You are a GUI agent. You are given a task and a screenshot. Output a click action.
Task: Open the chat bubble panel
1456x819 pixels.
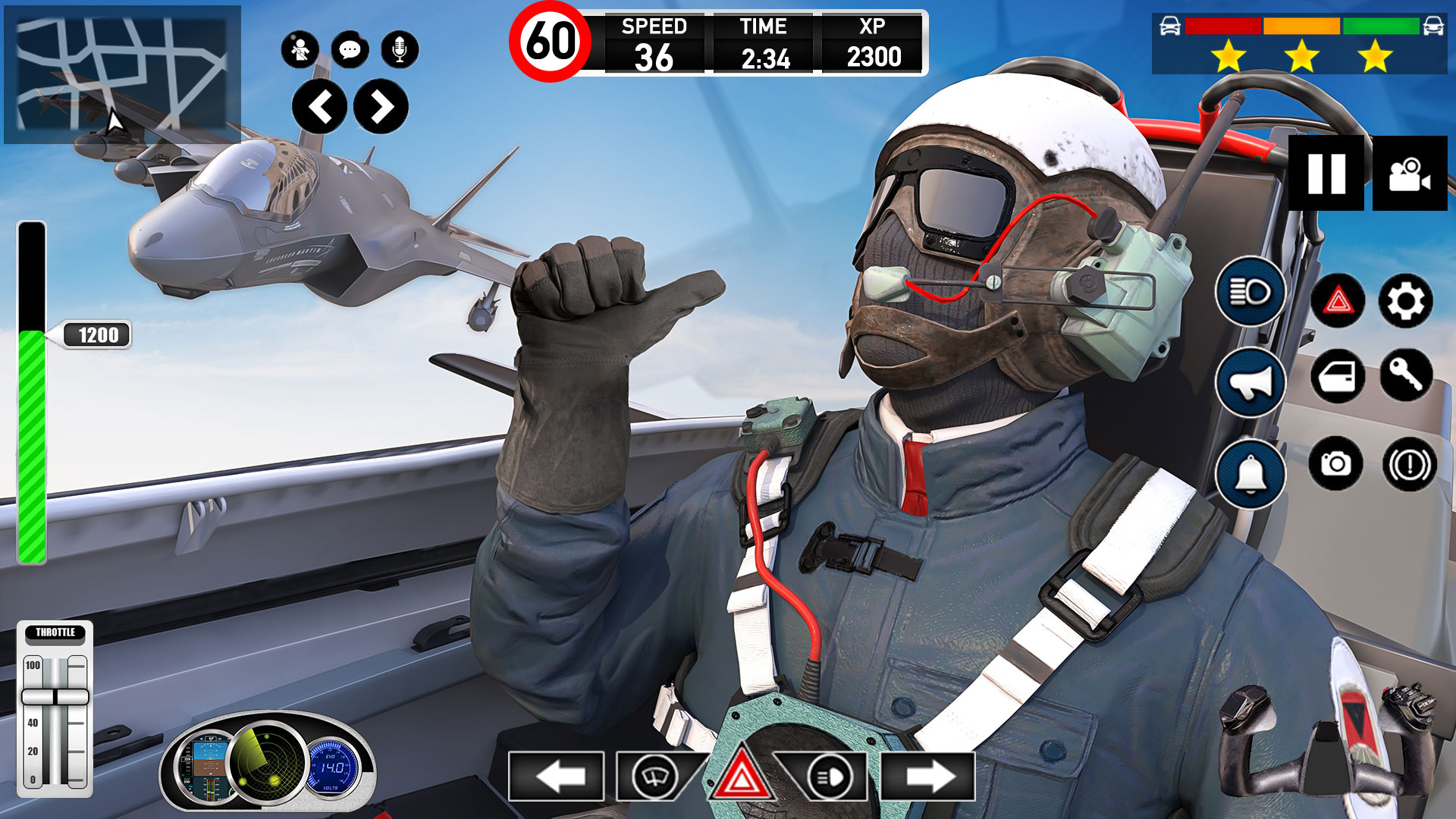pyautogui.click(x=349, y=48)
